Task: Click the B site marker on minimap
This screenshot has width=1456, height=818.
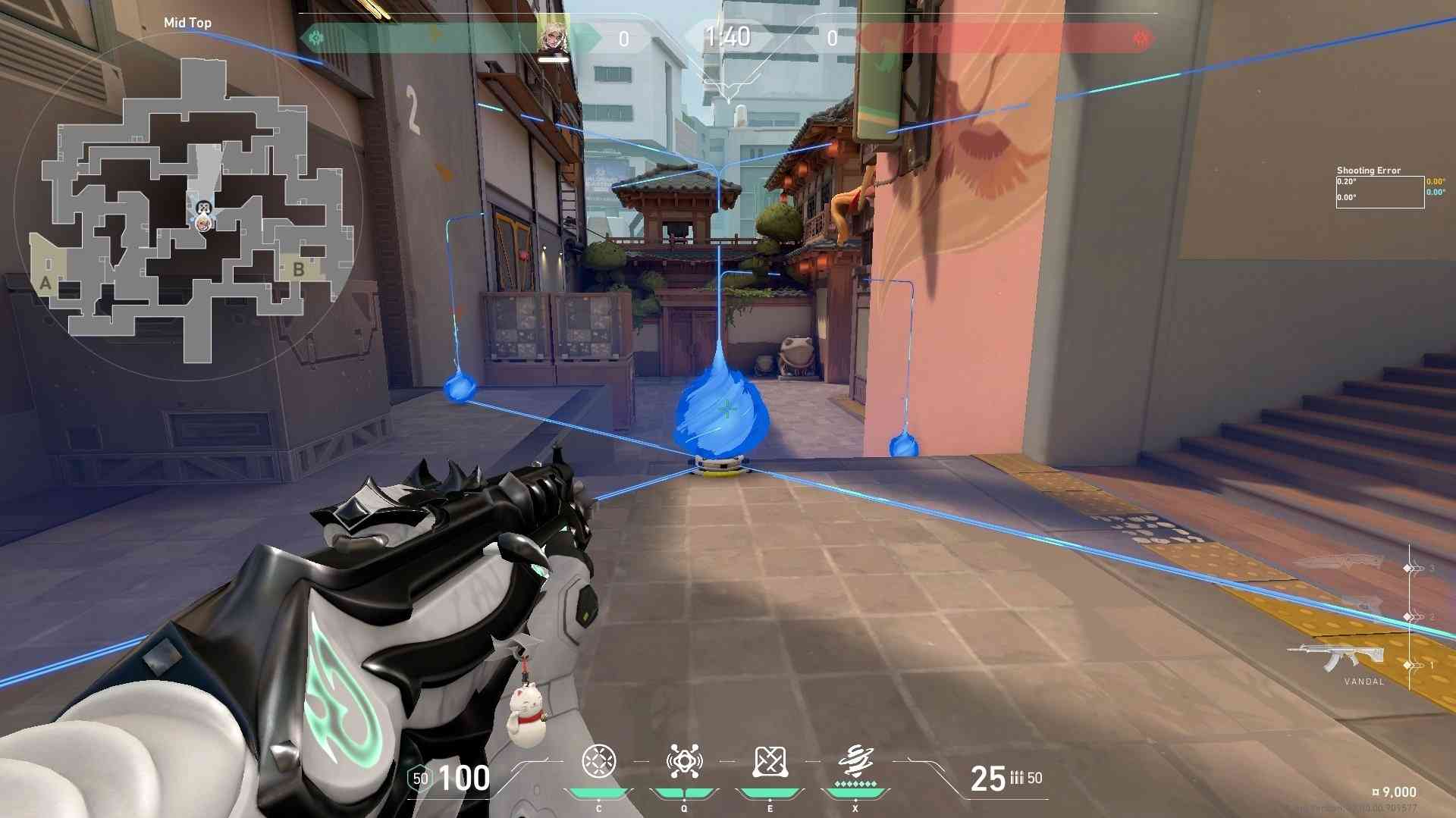Action: click(x=299, y=269)
